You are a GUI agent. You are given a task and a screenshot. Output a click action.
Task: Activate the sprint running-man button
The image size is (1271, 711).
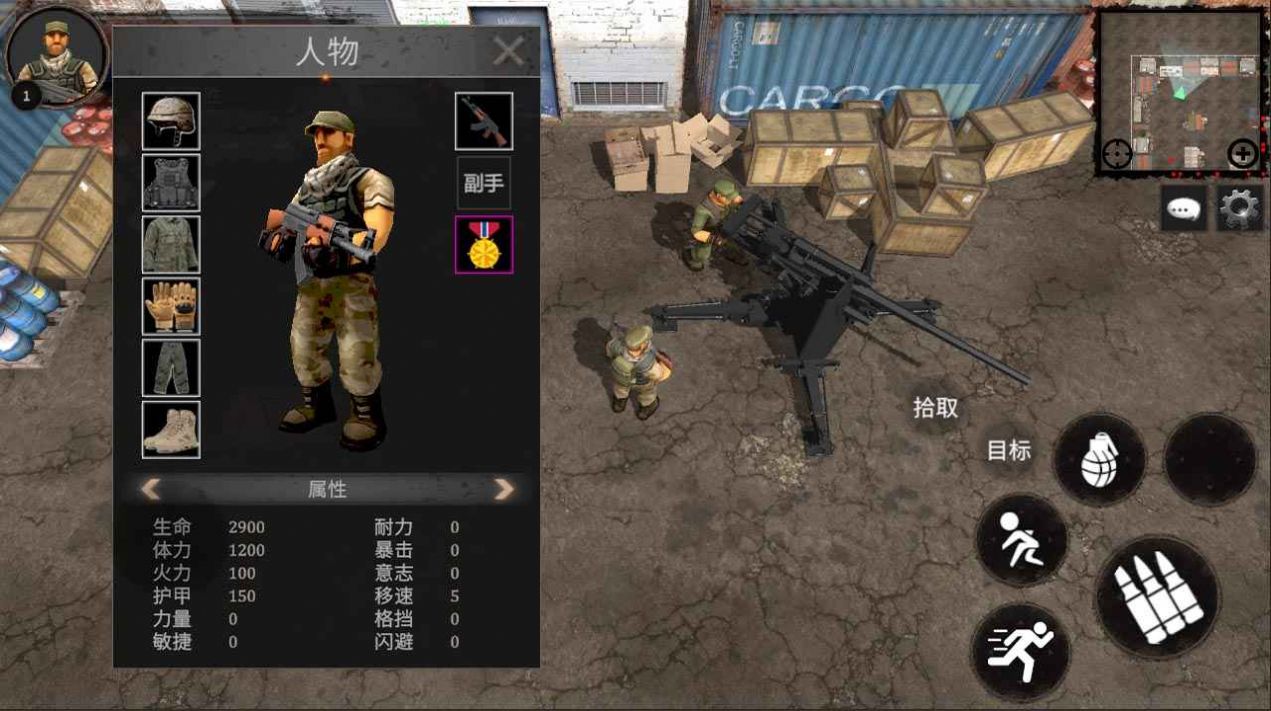tap(1020, 652)
